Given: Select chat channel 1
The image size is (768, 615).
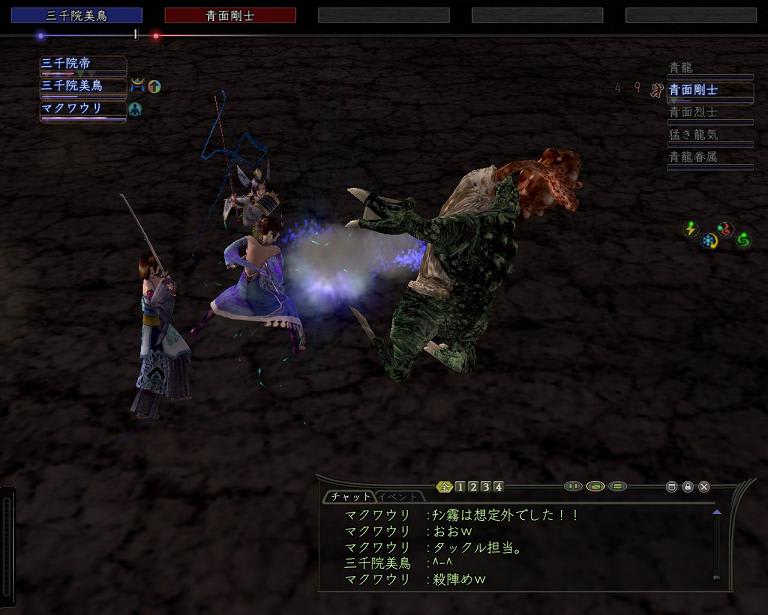Looking at the screenshot, I should (460, 487).
